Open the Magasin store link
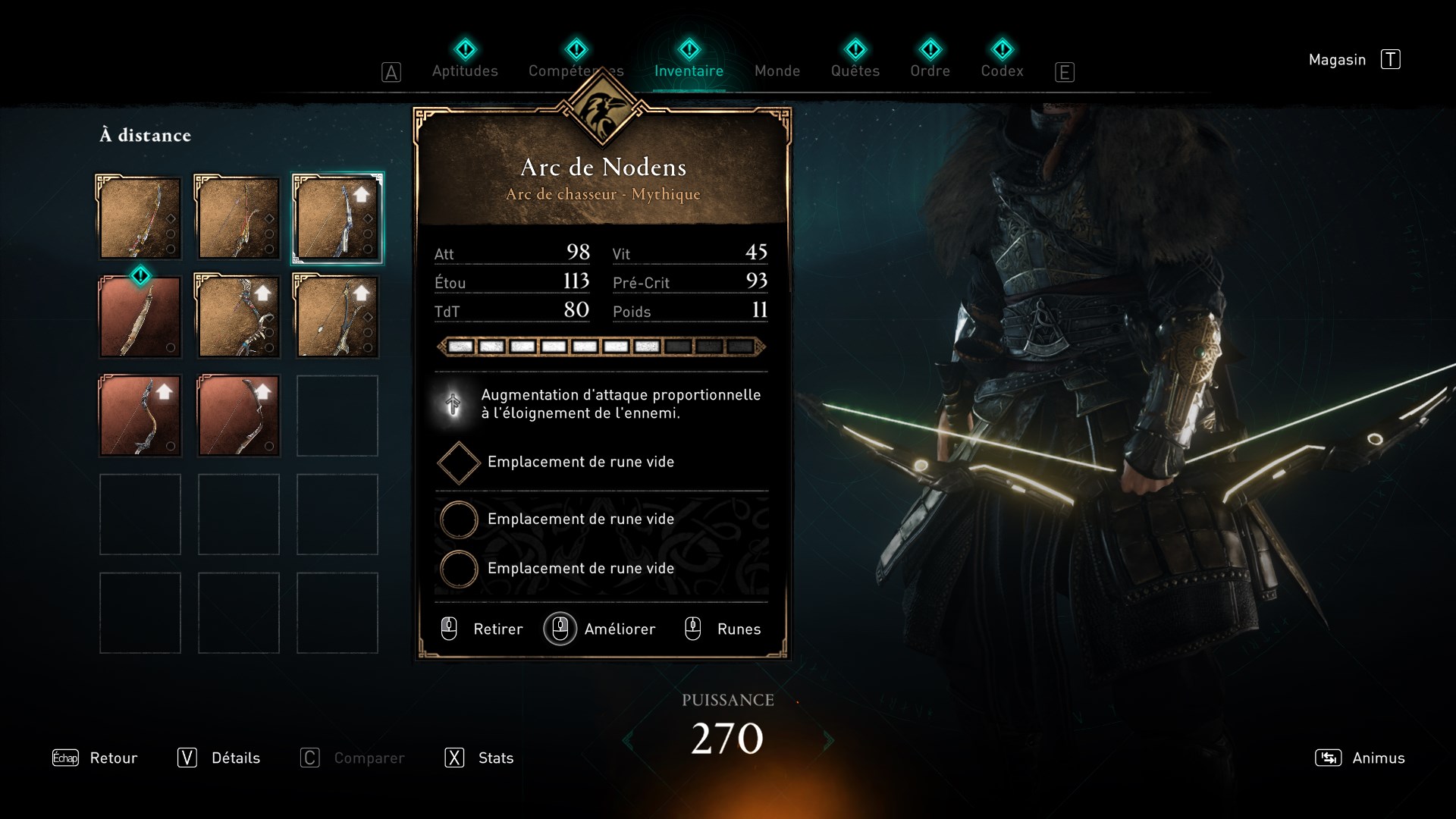The image size is (1456, 819). coord(1338,59)
